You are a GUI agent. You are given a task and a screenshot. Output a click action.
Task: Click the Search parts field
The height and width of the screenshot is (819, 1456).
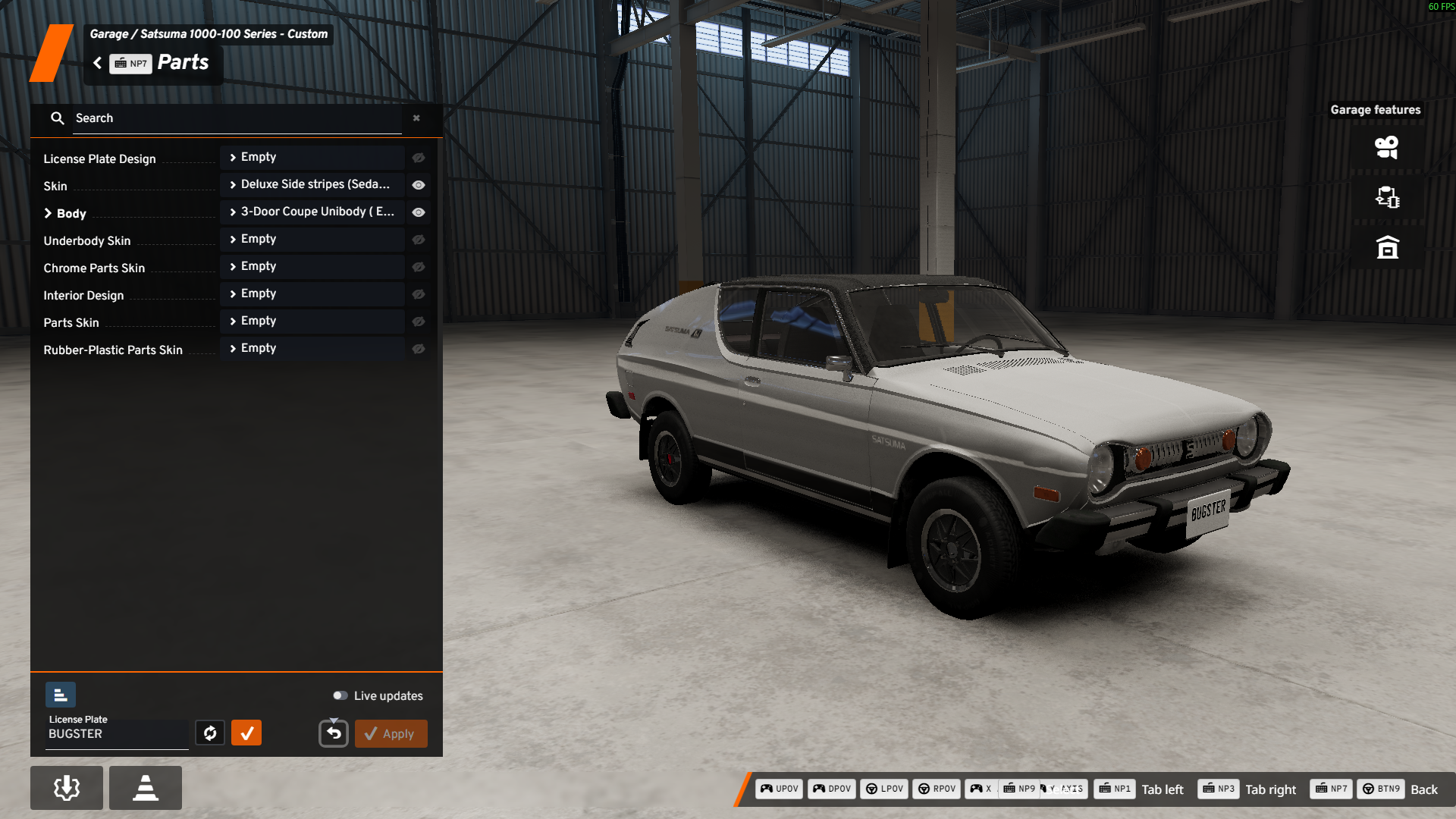pos(237,118)
